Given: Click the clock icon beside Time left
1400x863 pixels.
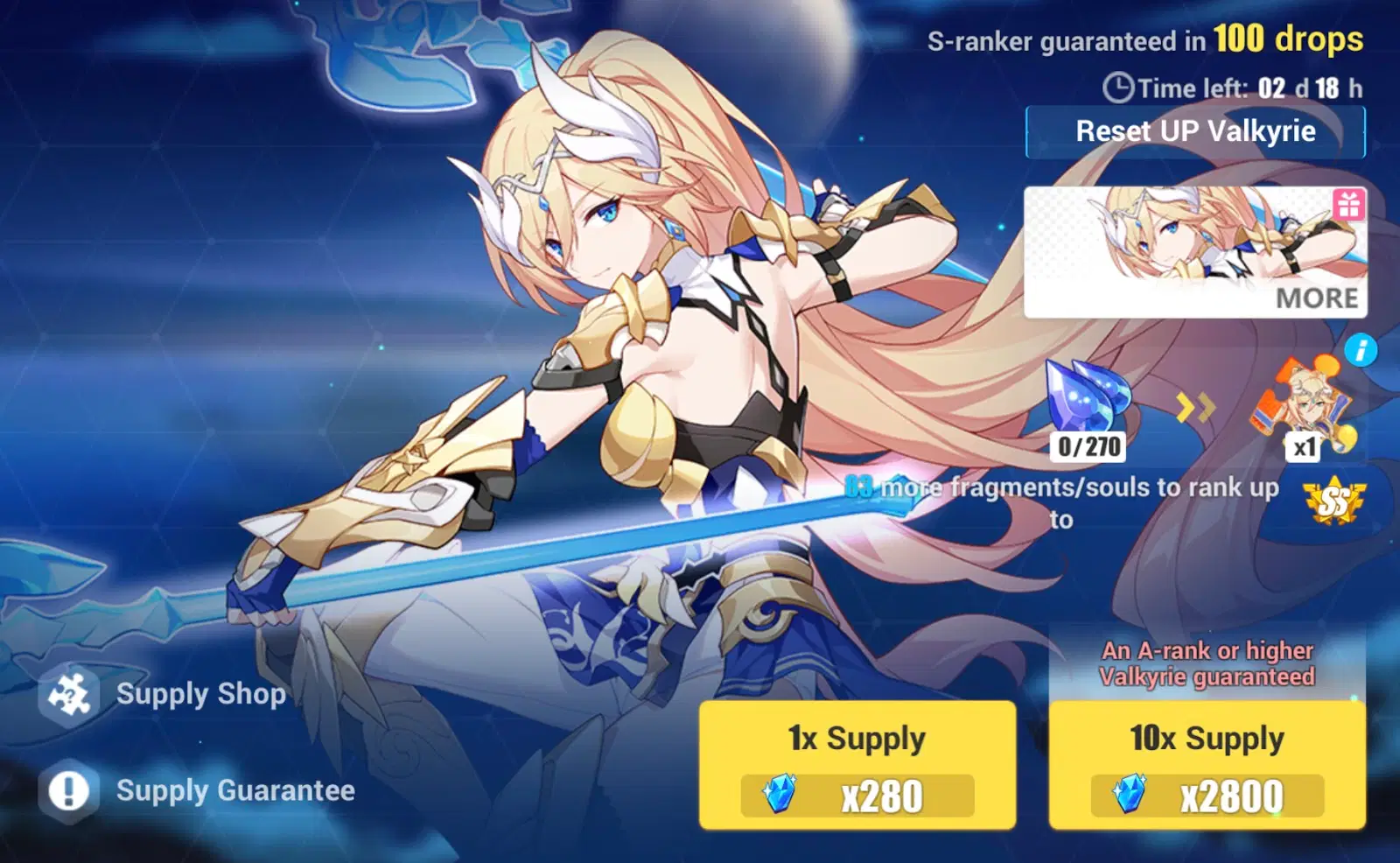Looking at the screenshot, I should (1117, 87).
